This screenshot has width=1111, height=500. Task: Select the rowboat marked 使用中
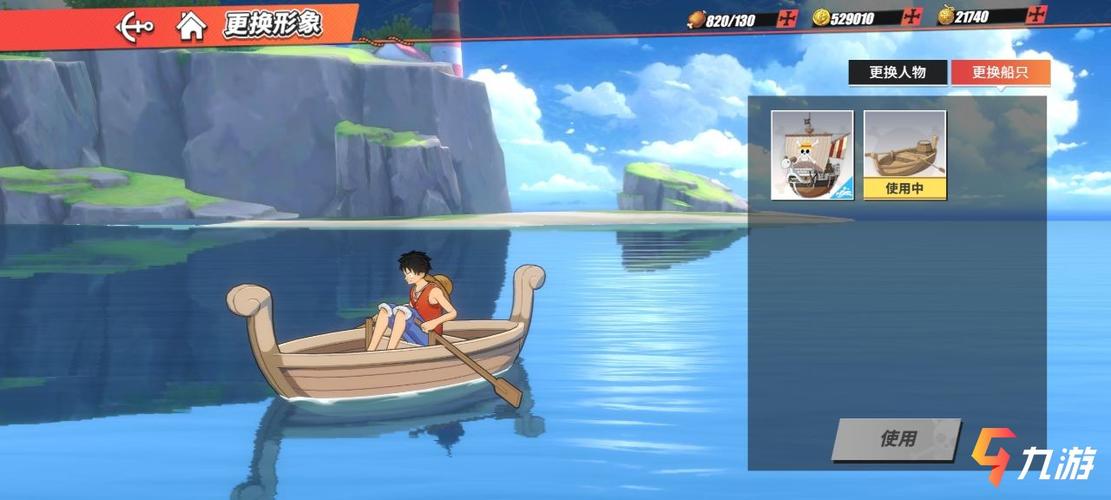click(x=904, y=154)
